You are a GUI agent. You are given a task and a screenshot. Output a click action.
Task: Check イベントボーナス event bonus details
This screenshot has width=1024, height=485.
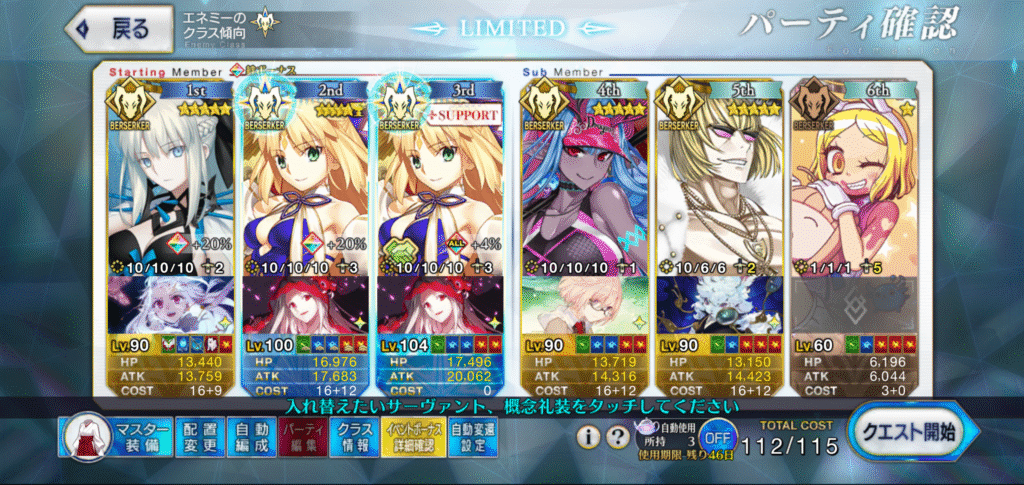click(408, 438)
